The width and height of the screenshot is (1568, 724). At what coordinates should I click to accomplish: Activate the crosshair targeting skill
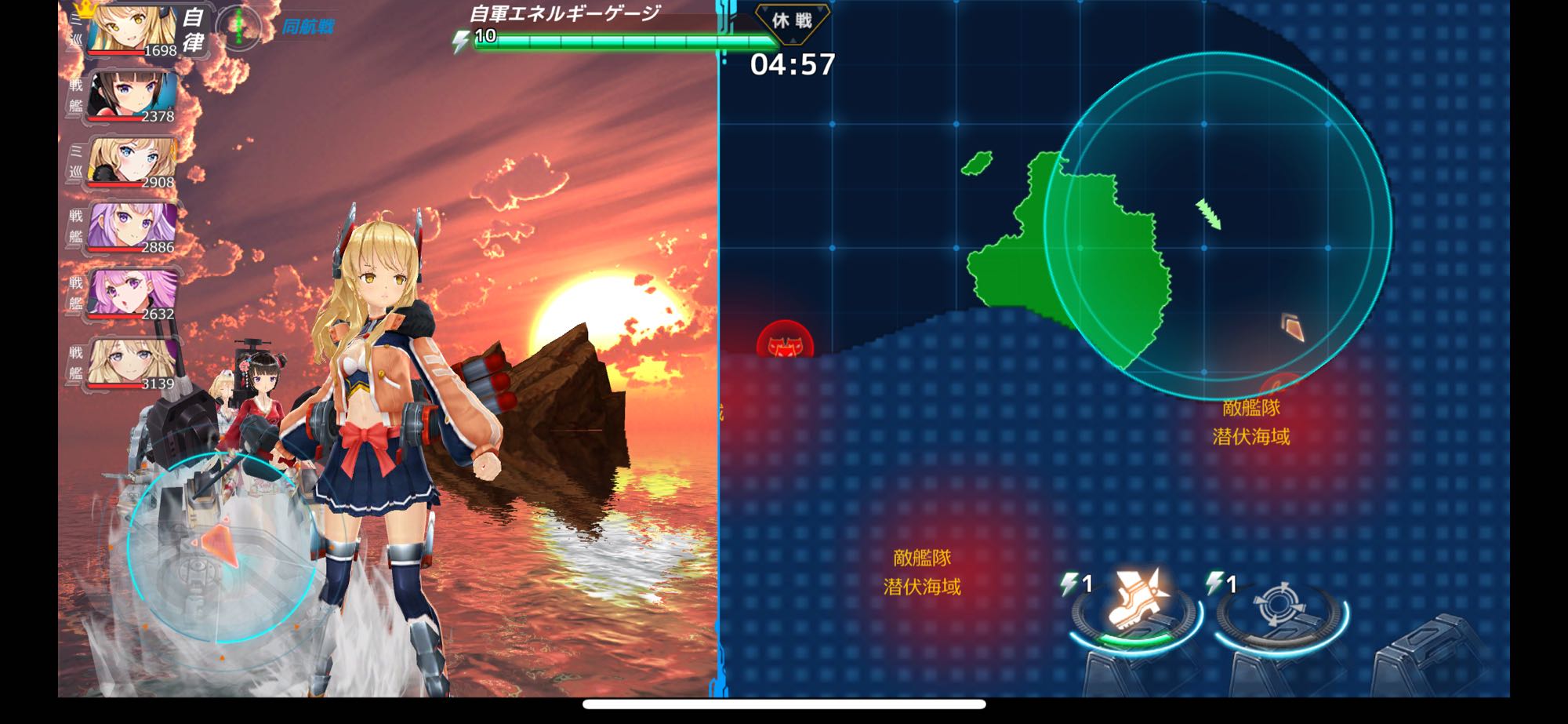coord(1279,609)
